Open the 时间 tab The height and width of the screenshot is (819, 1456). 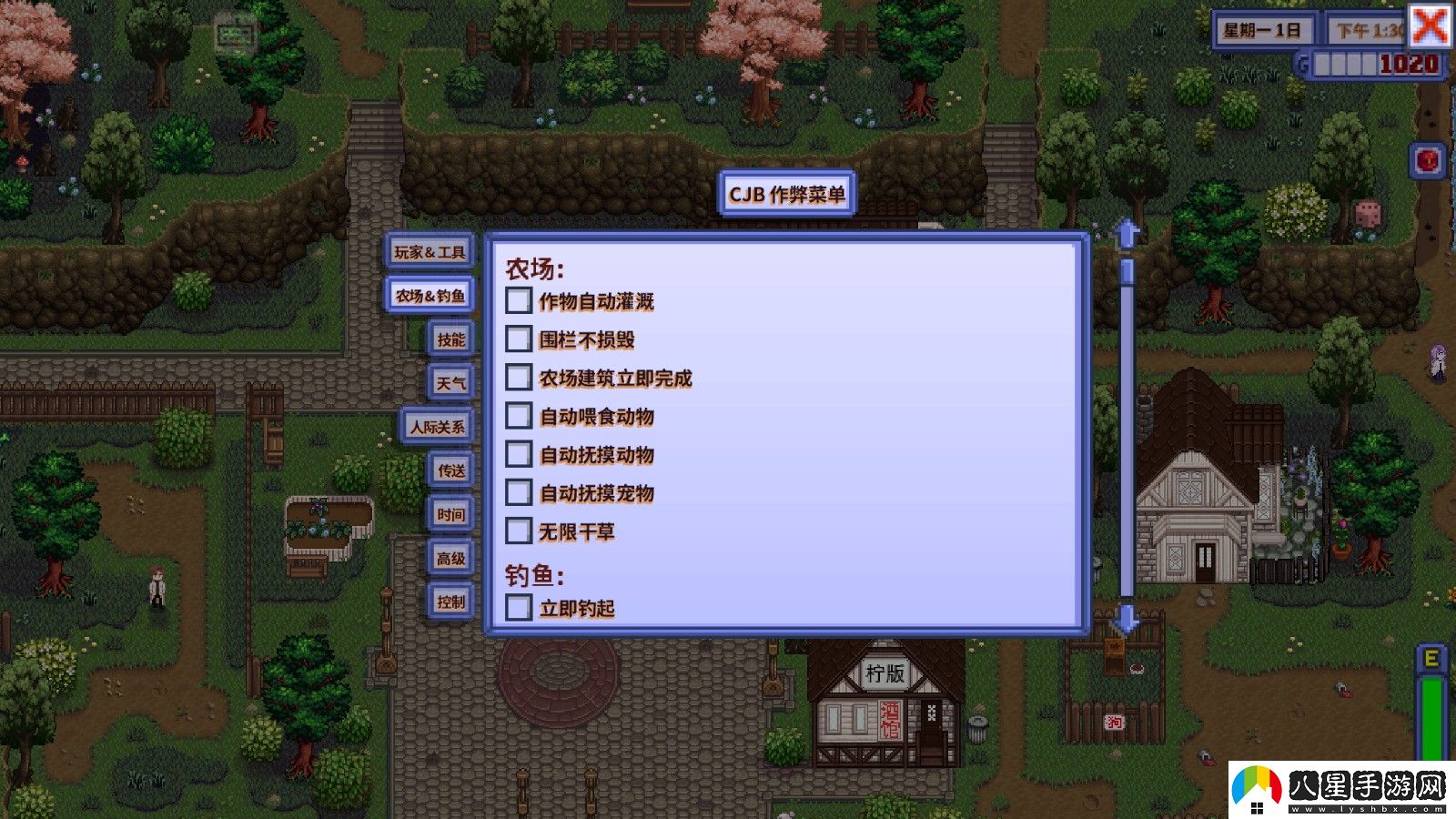[x=450, y=514]
